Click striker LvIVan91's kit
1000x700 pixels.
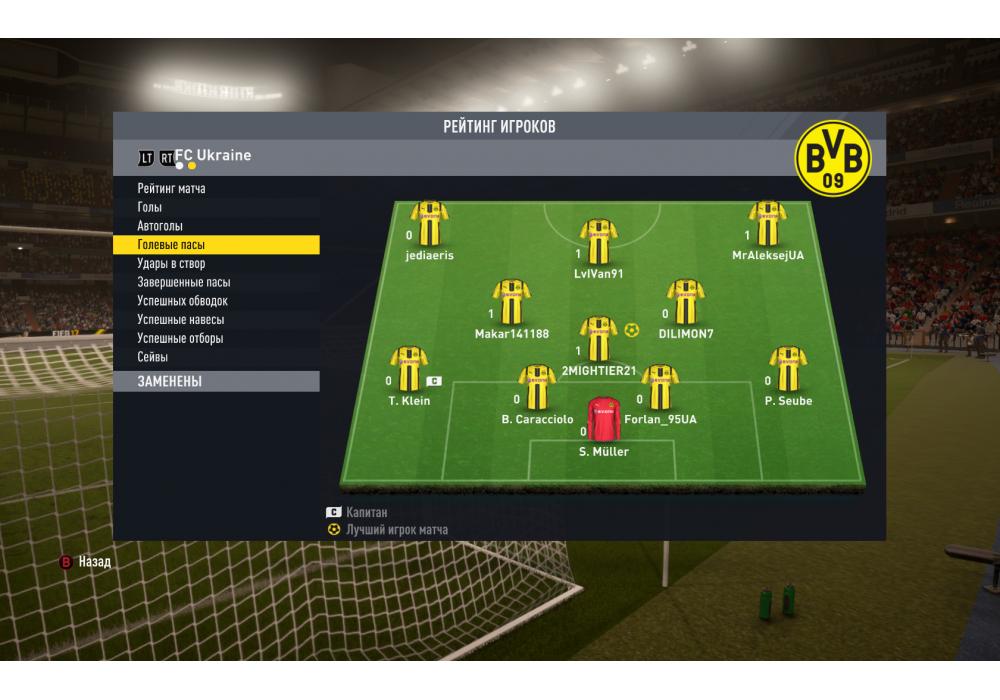point(598,241)
